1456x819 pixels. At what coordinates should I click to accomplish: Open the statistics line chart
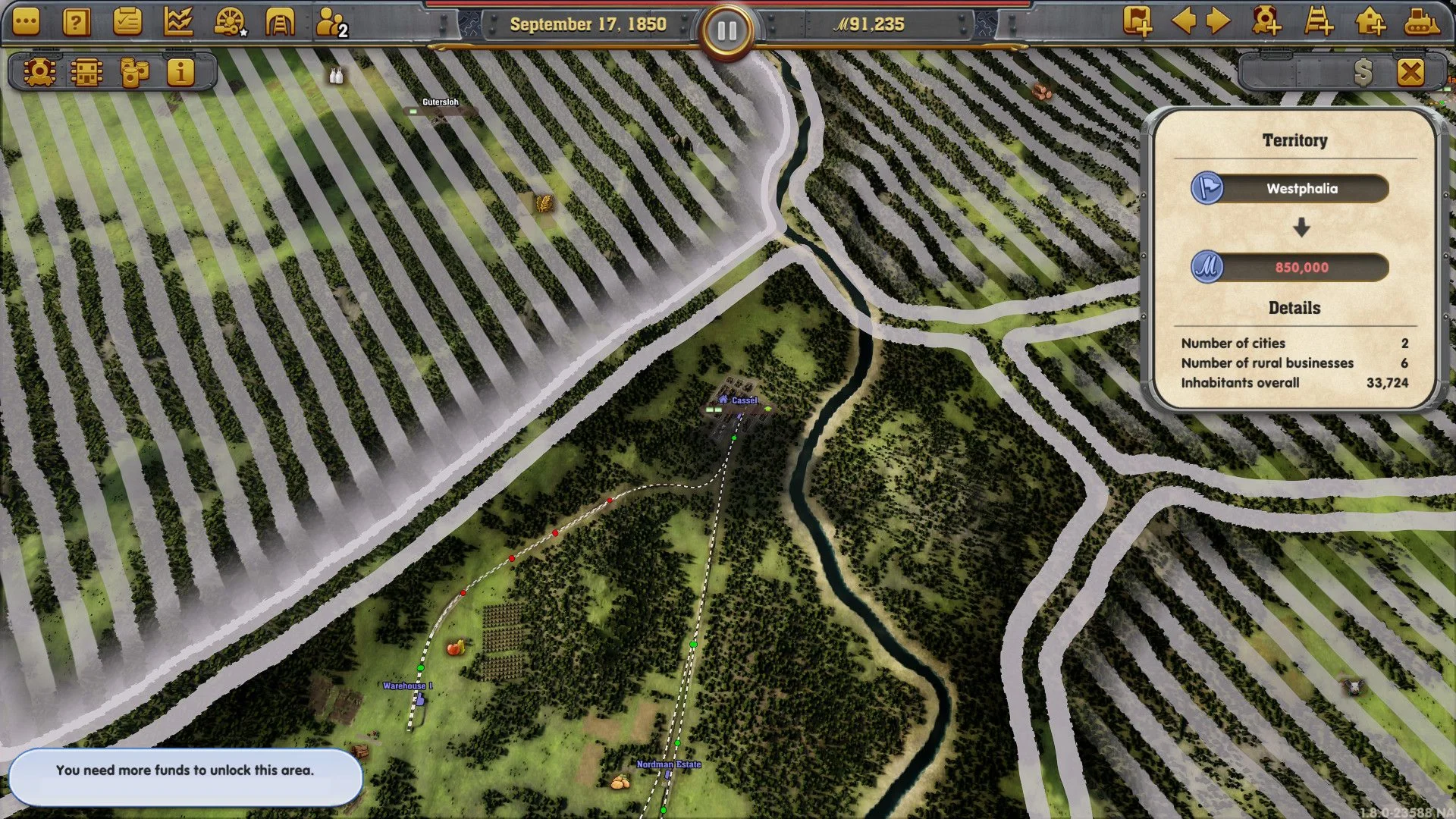177,23
